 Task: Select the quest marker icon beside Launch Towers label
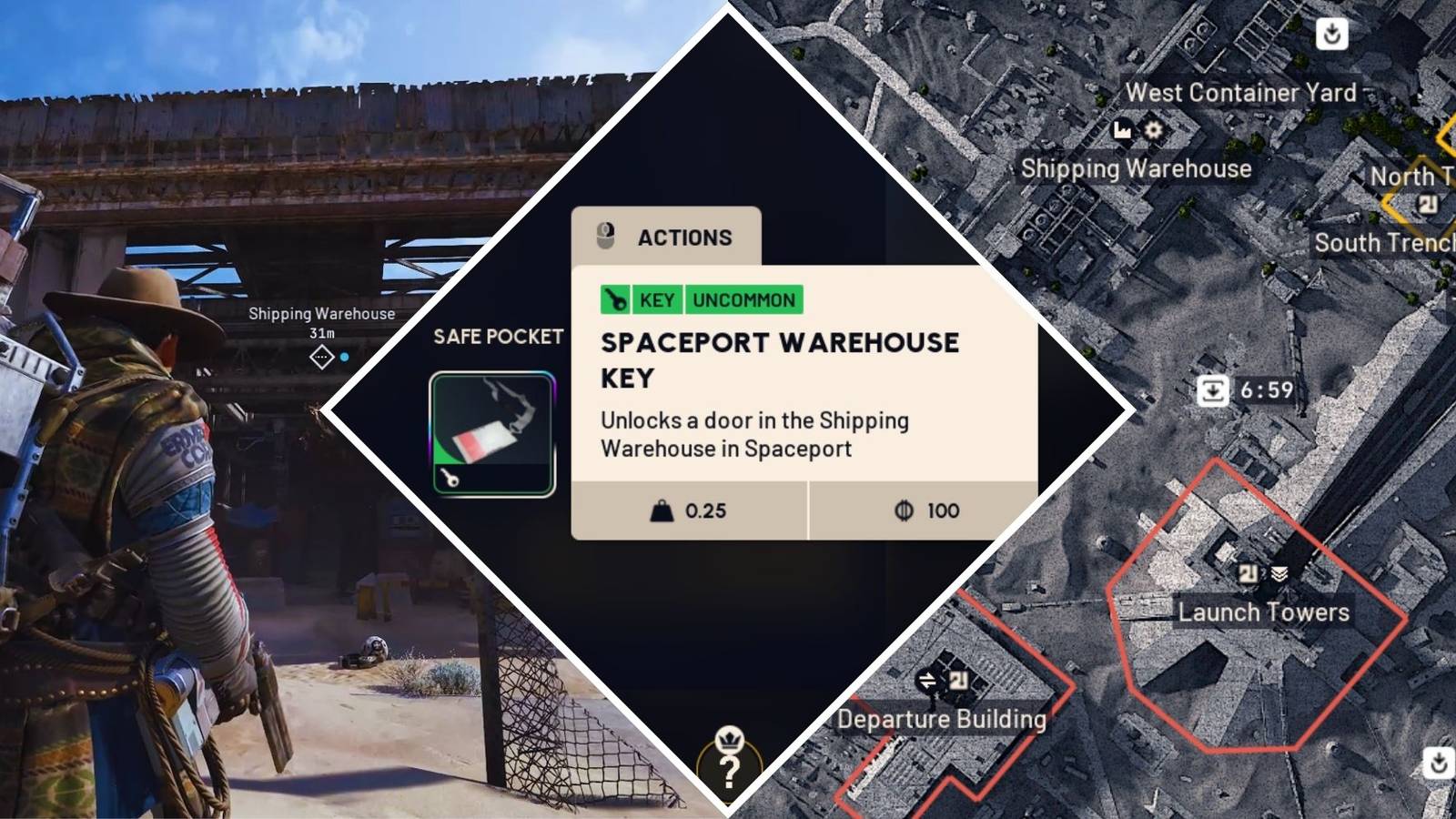click(x=1249, y=572)
